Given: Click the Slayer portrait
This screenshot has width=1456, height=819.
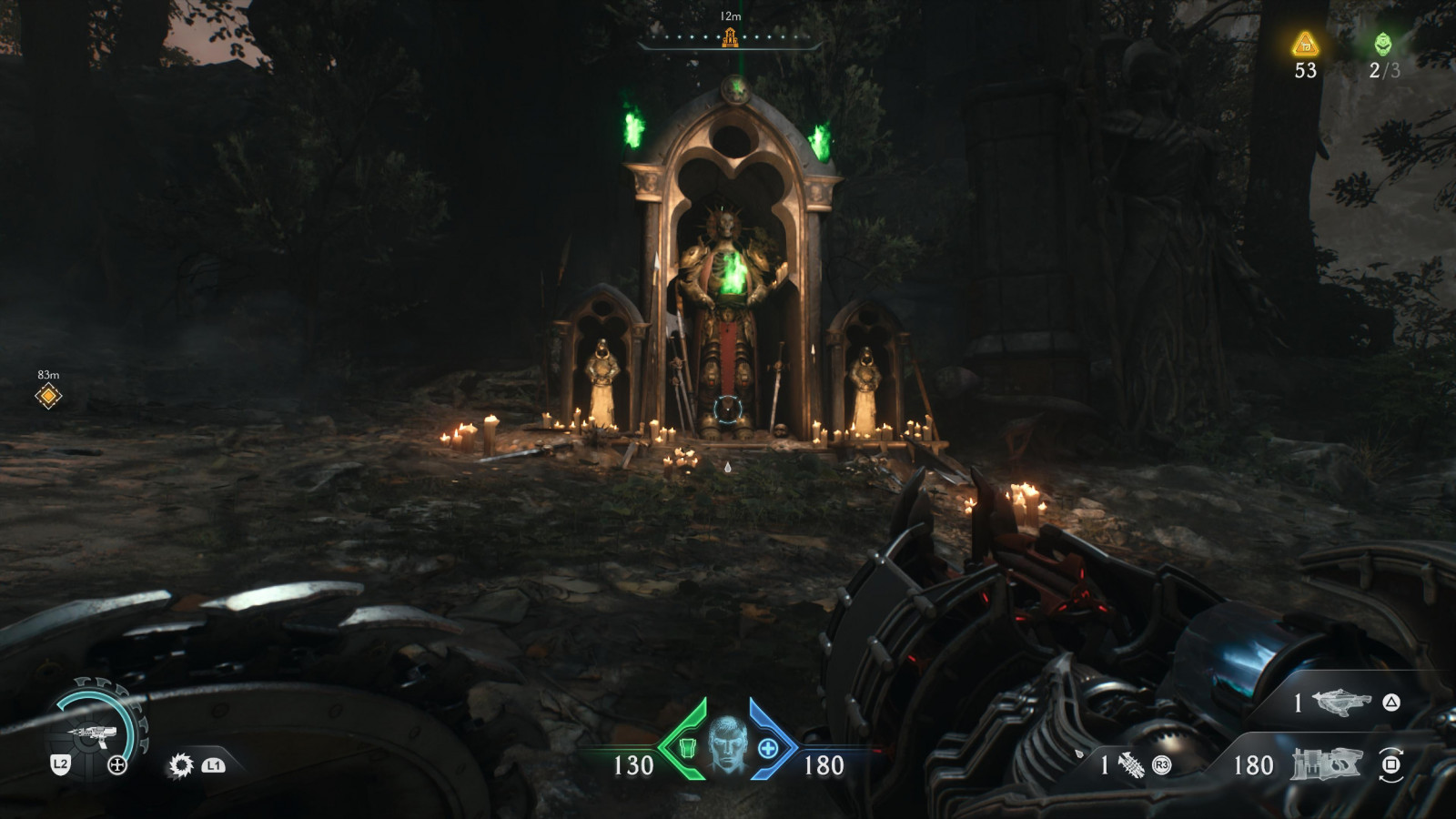Looking at the screenshot, I should pyautogui.click(x=727, y=743).
